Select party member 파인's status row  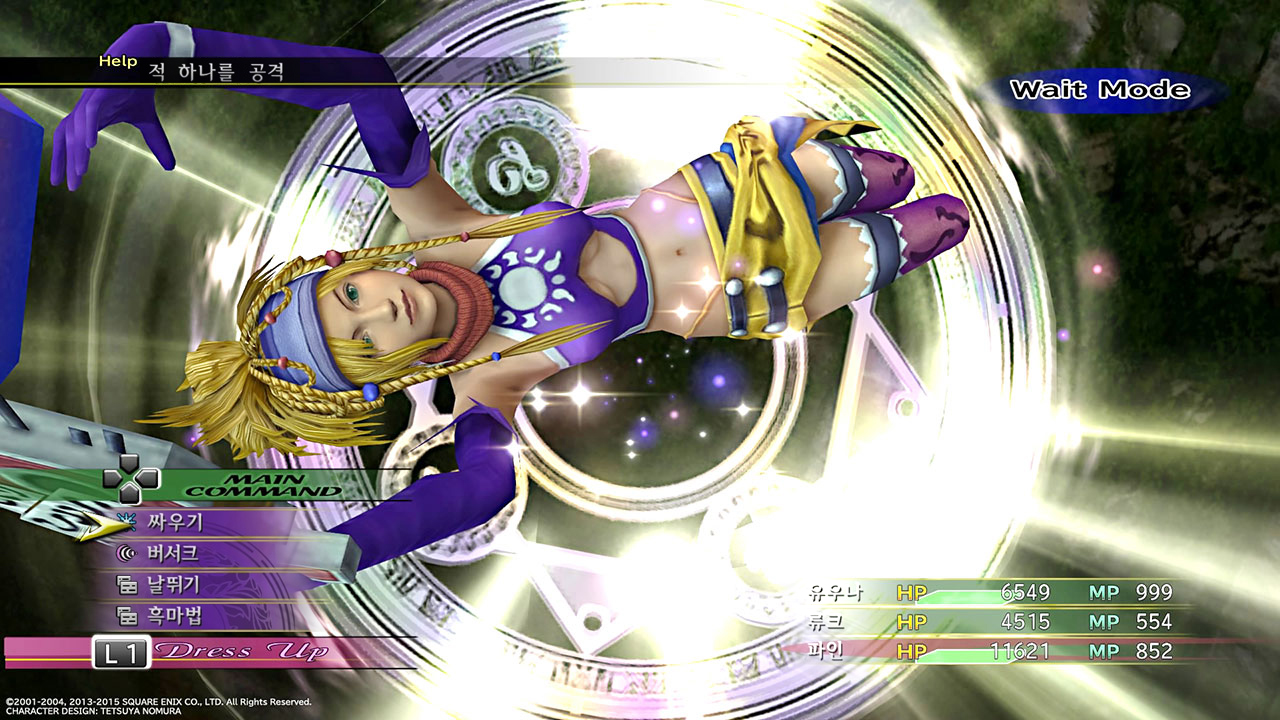point(990,651)
